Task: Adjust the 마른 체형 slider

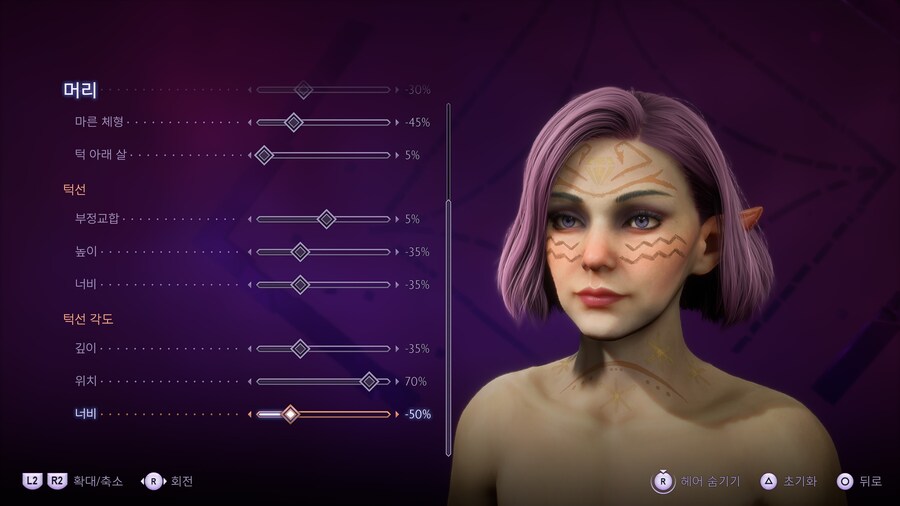Action: pos(293,123)
